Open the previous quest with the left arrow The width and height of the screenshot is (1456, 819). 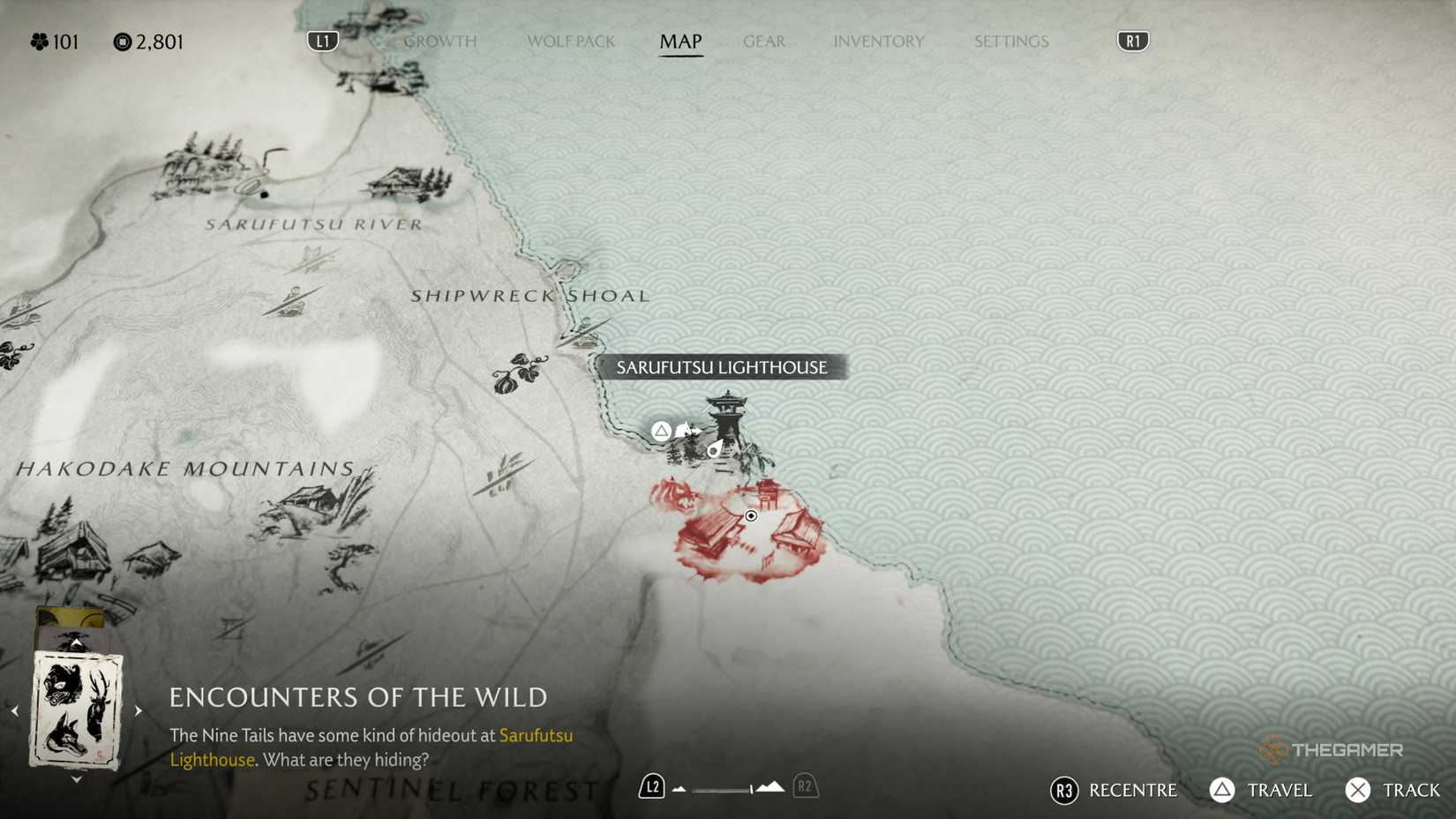[x=15, y=710]
